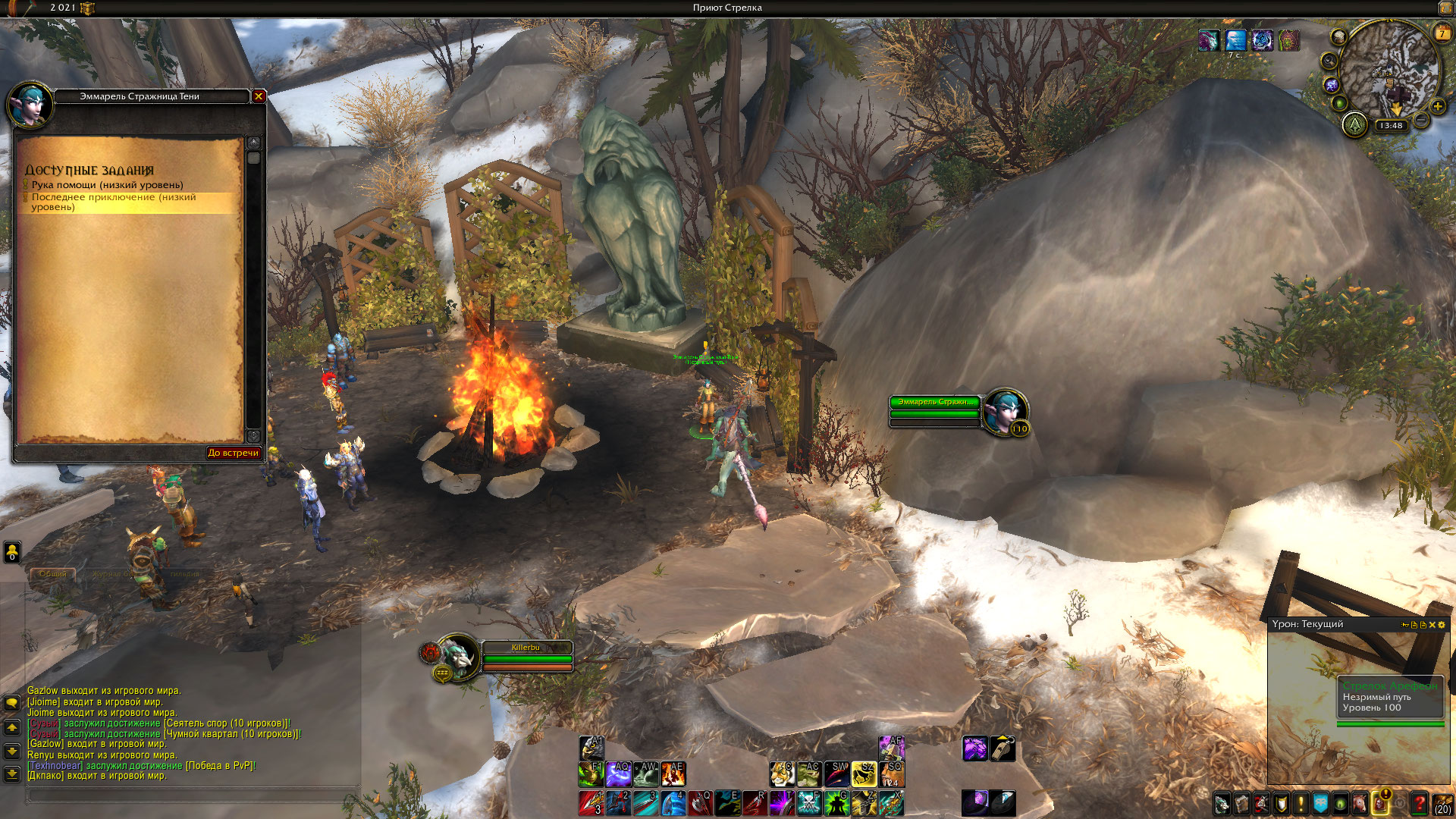This screenshot has height=819, width=1456.
Task: Zoom out the minimap with the minus button
Action: pos(1422,121)
